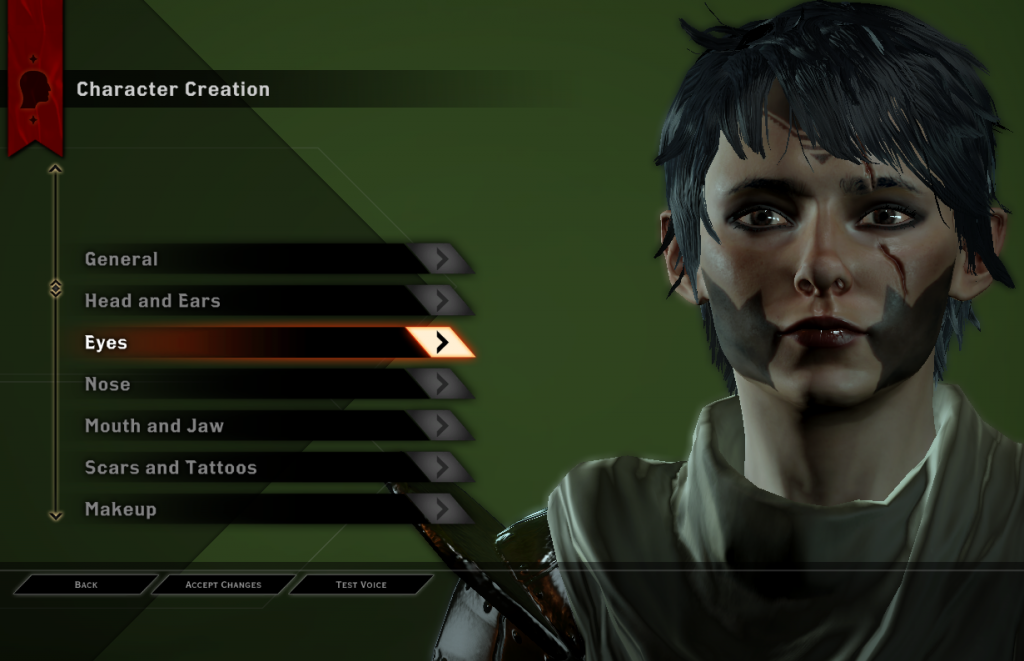Accept Changes to the character
The image size is (1024, 661).
223,584
